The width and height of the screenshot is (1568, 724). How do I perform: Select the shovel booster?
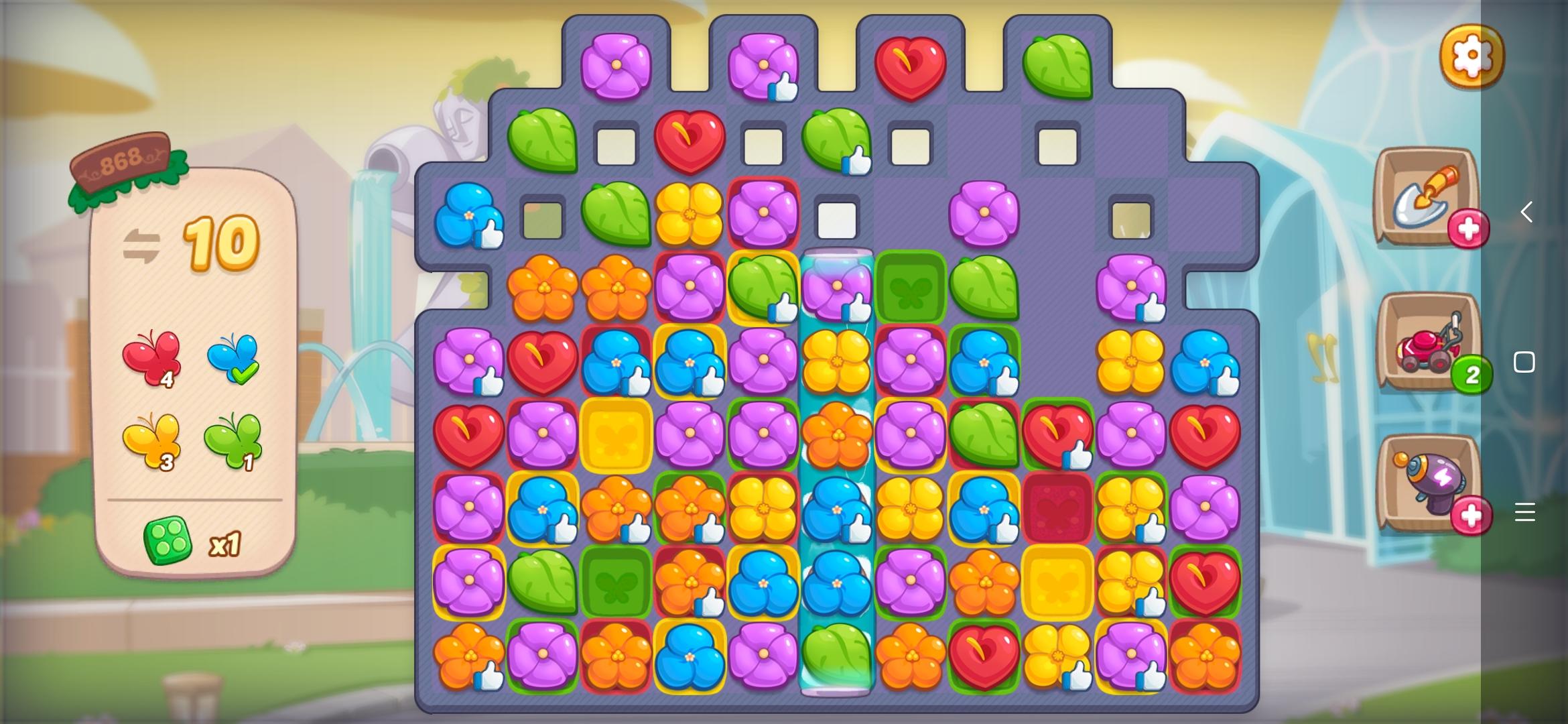[1423, 201]
